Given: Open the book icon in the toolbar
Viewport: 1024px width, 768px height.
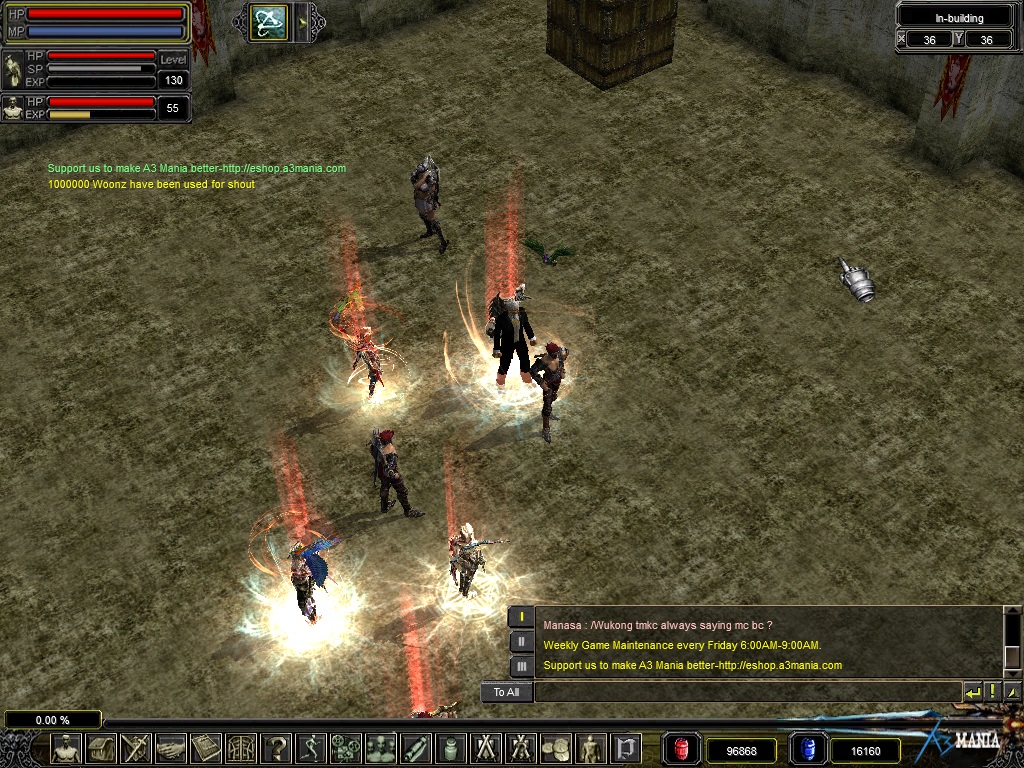Looking at the screenshot, I should pyautogui.click(x=206, y=748).
